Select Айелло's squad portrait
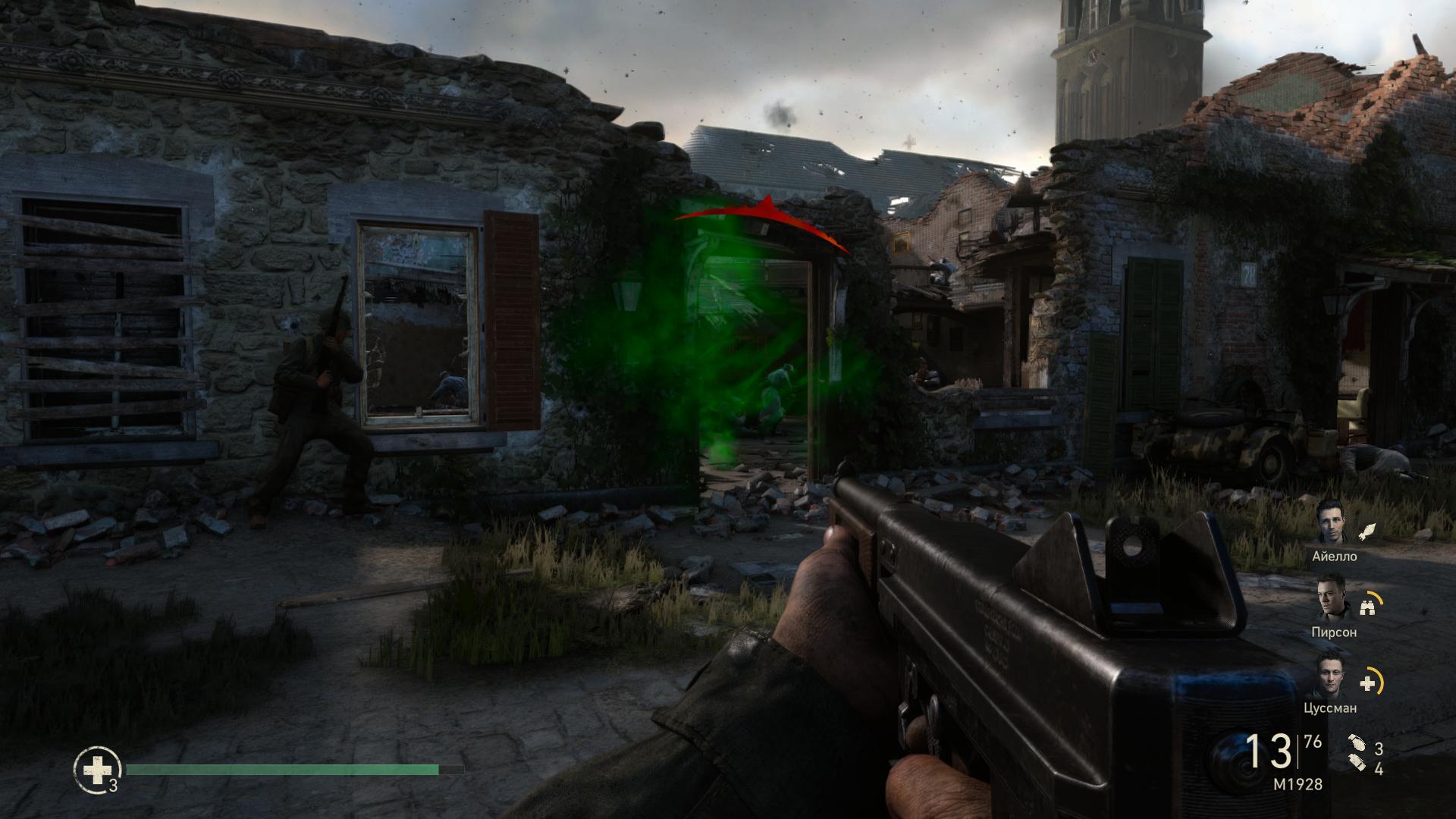1456x819 pixels. click(1331, 521)
